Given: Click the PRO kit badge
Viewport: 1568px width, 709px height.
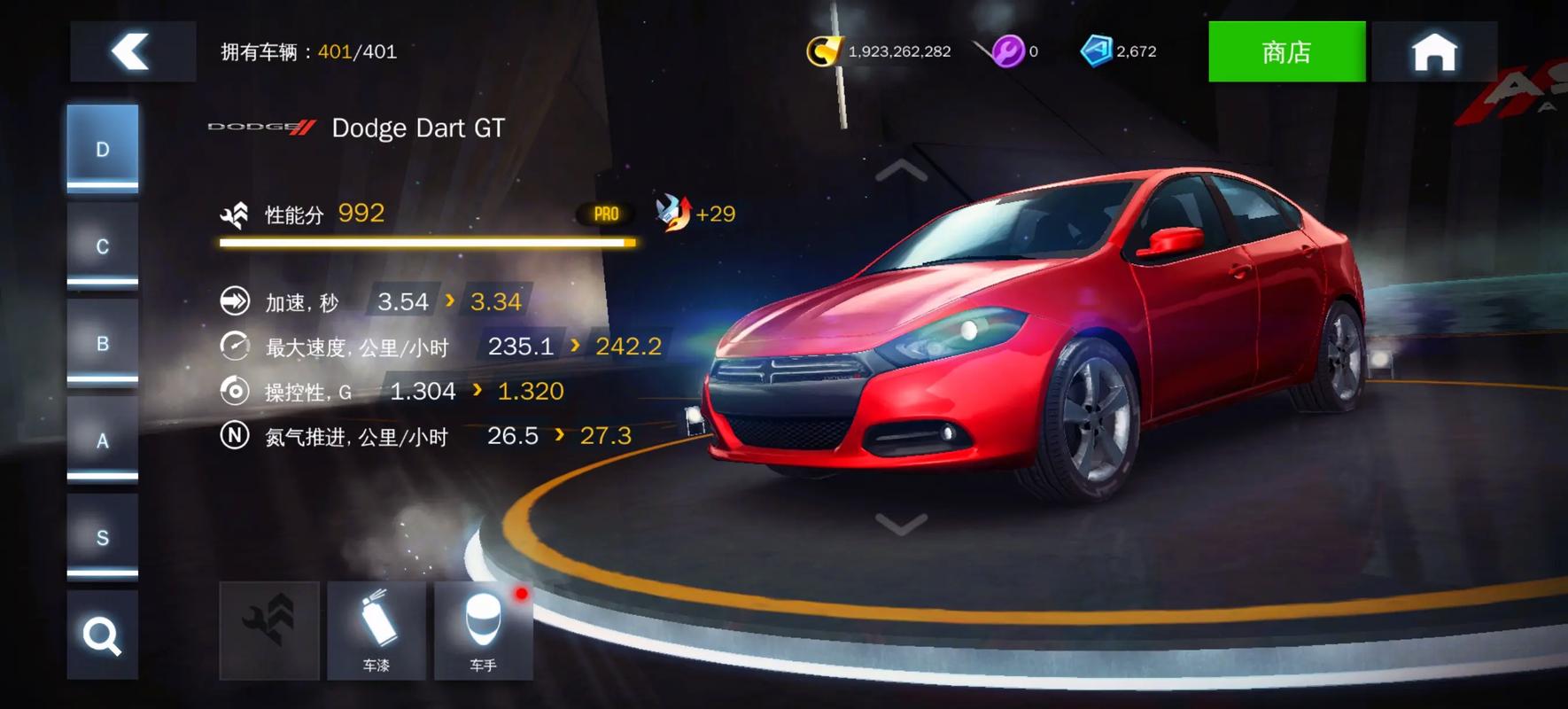Looking at the screenshot, I should pyautogui.click(x=606, y=214).
